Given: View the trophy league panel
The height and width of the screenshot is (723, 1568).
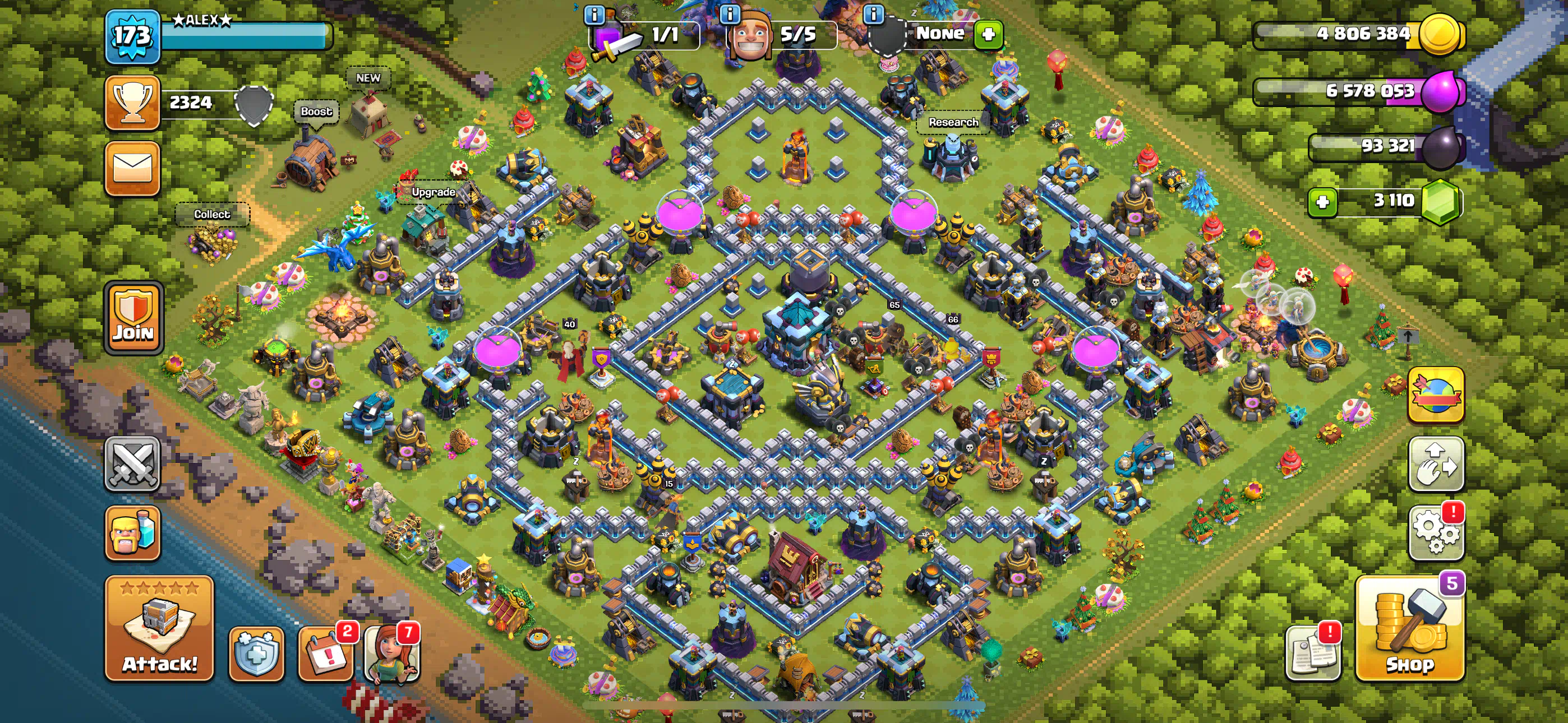Looking at the screenshot, I should click(x=132, y=103).
